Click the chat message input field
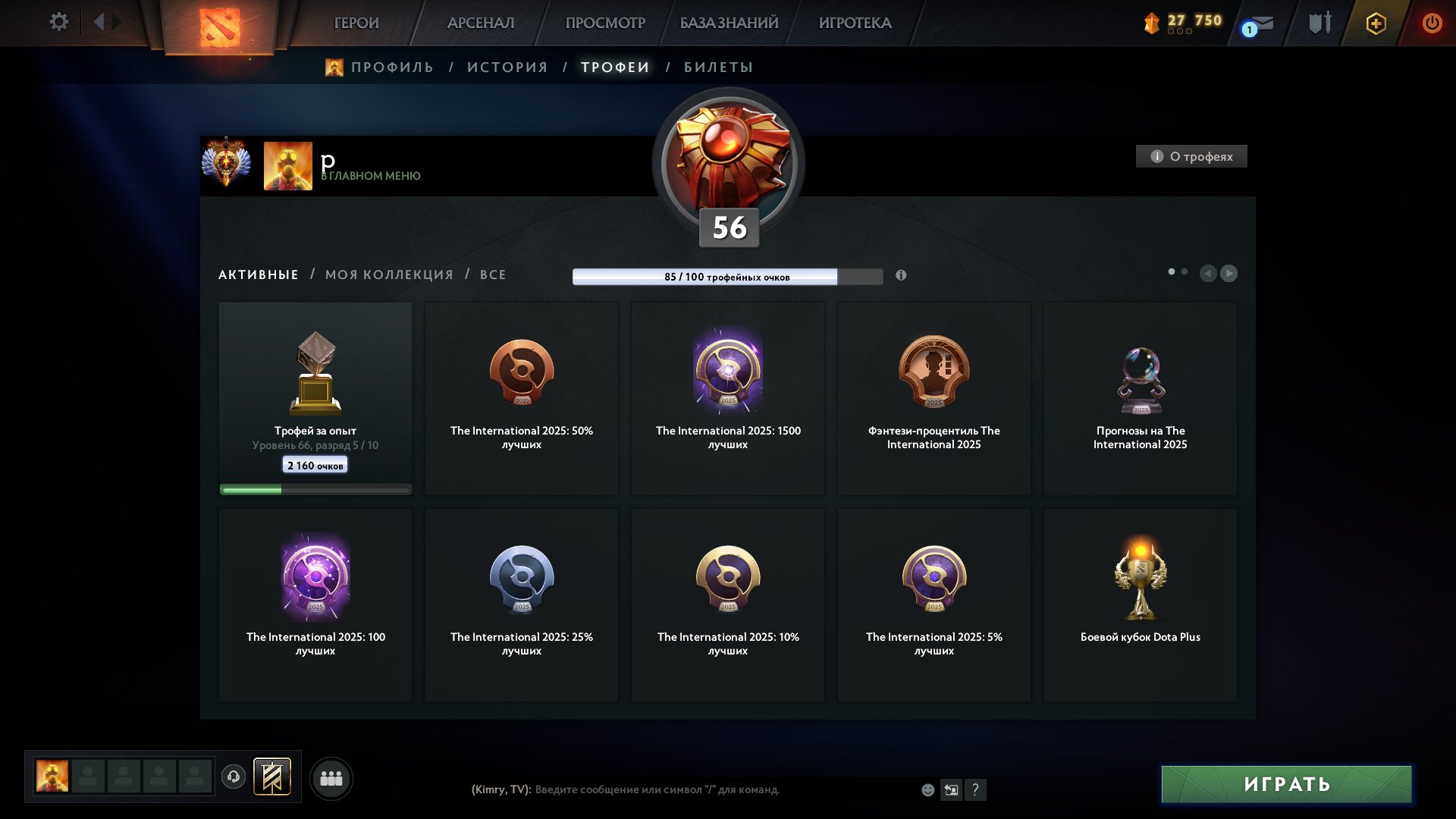Screen dimensions: 1456x819 (x=720, y=789)
